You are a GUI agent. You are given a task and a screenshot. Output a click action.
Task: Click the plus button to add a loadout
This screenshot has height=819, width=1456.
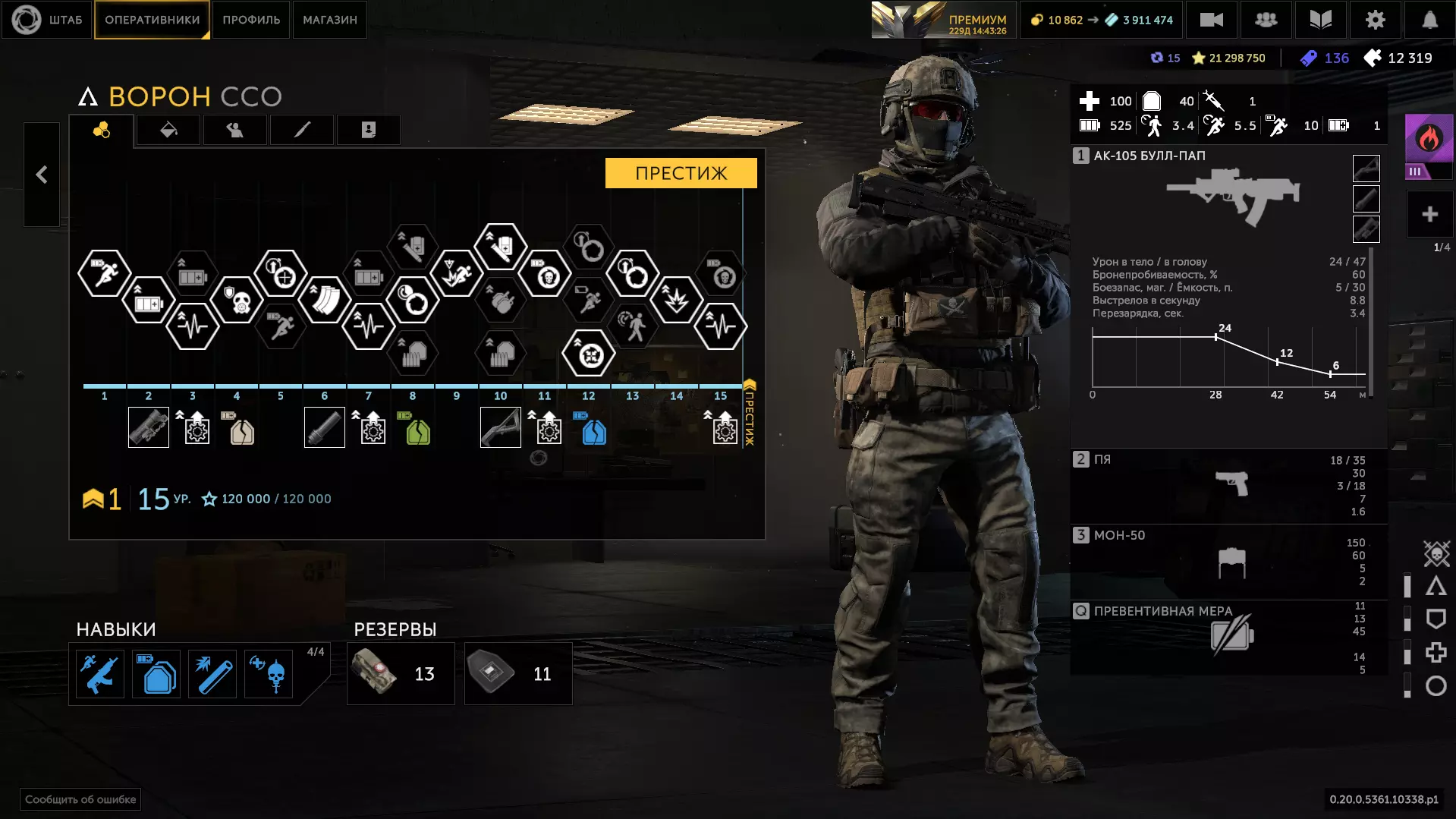click(x=1429, y=215)
